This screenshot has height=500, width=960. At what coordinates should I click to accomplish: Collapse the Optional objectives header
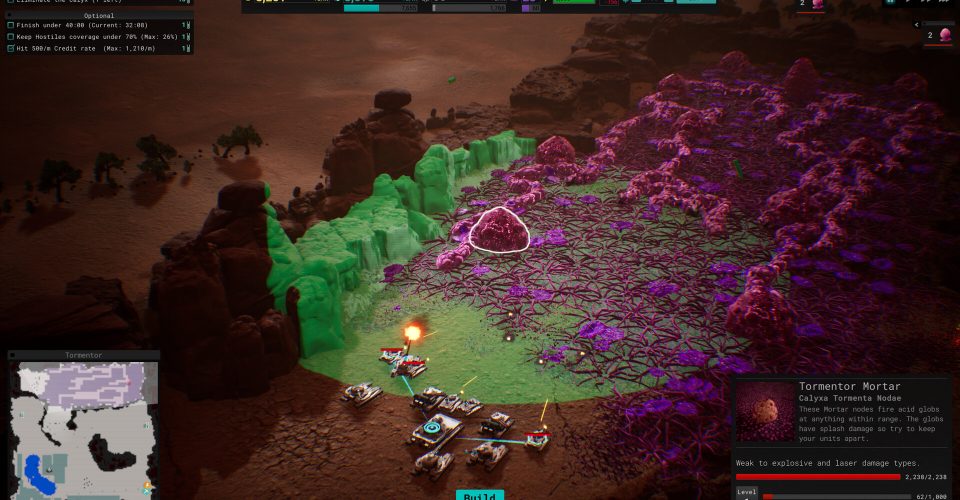[98, 15]
